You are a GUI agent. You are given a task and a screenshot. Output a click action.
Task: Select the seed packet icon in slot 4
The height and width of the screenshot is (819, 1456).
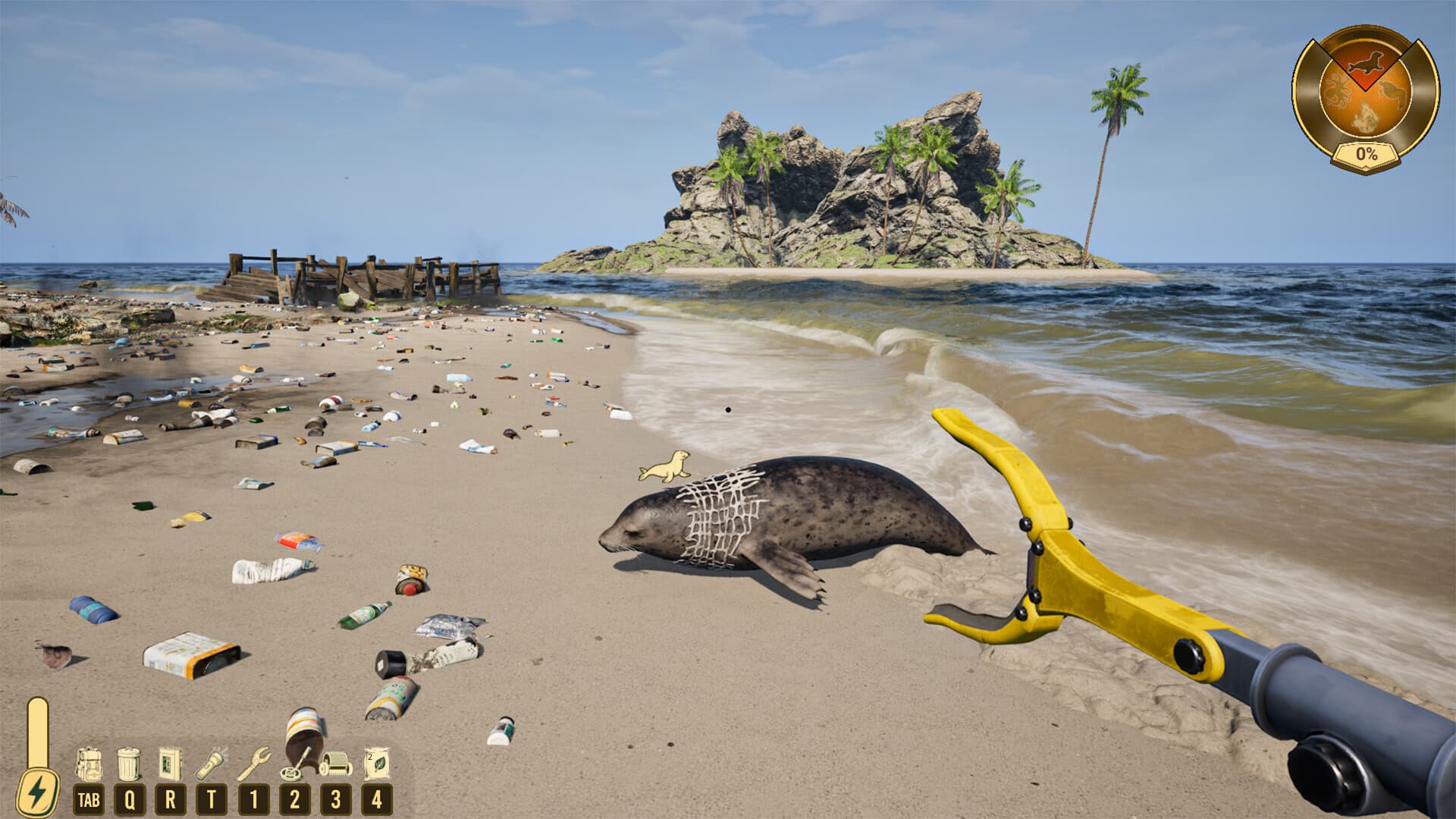377,764
